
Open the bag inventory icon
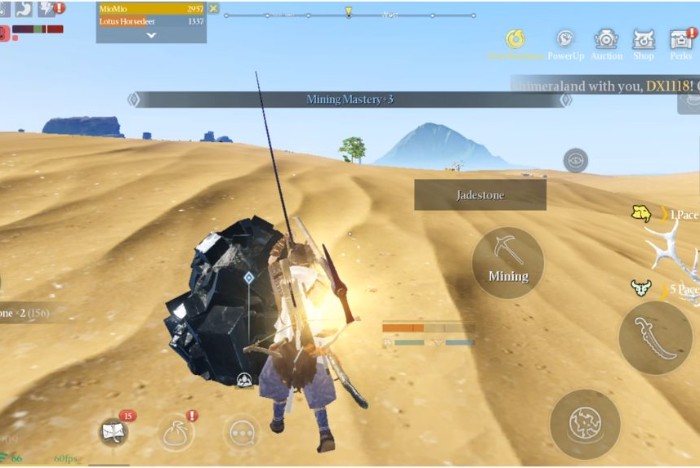point(177,432)
